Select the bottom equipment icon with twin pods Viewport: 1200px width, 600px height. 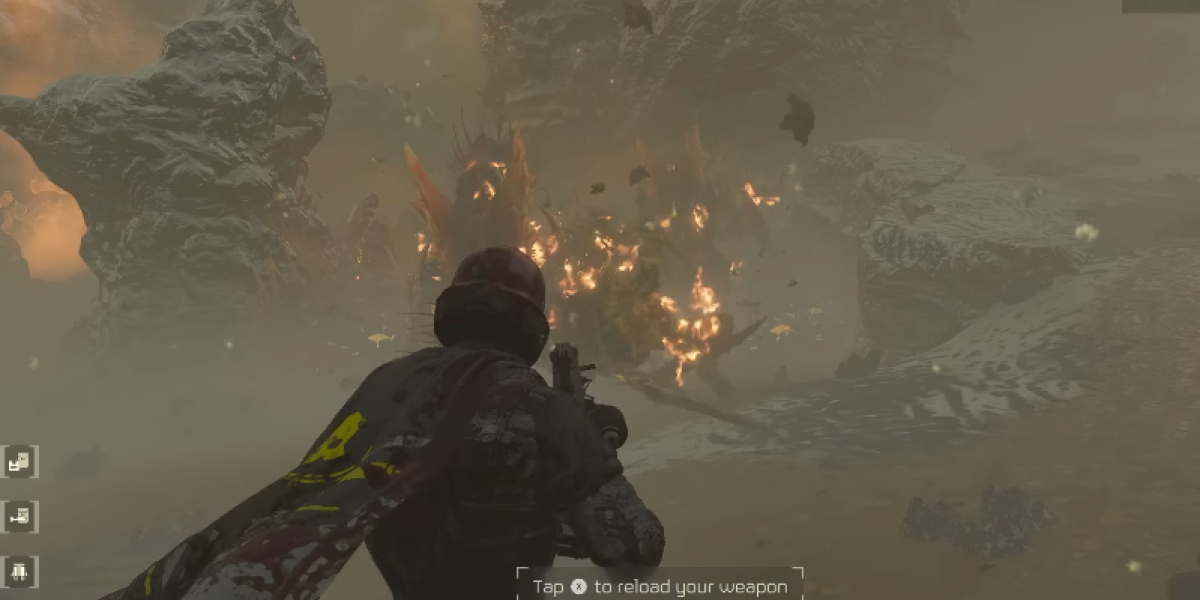20,571
